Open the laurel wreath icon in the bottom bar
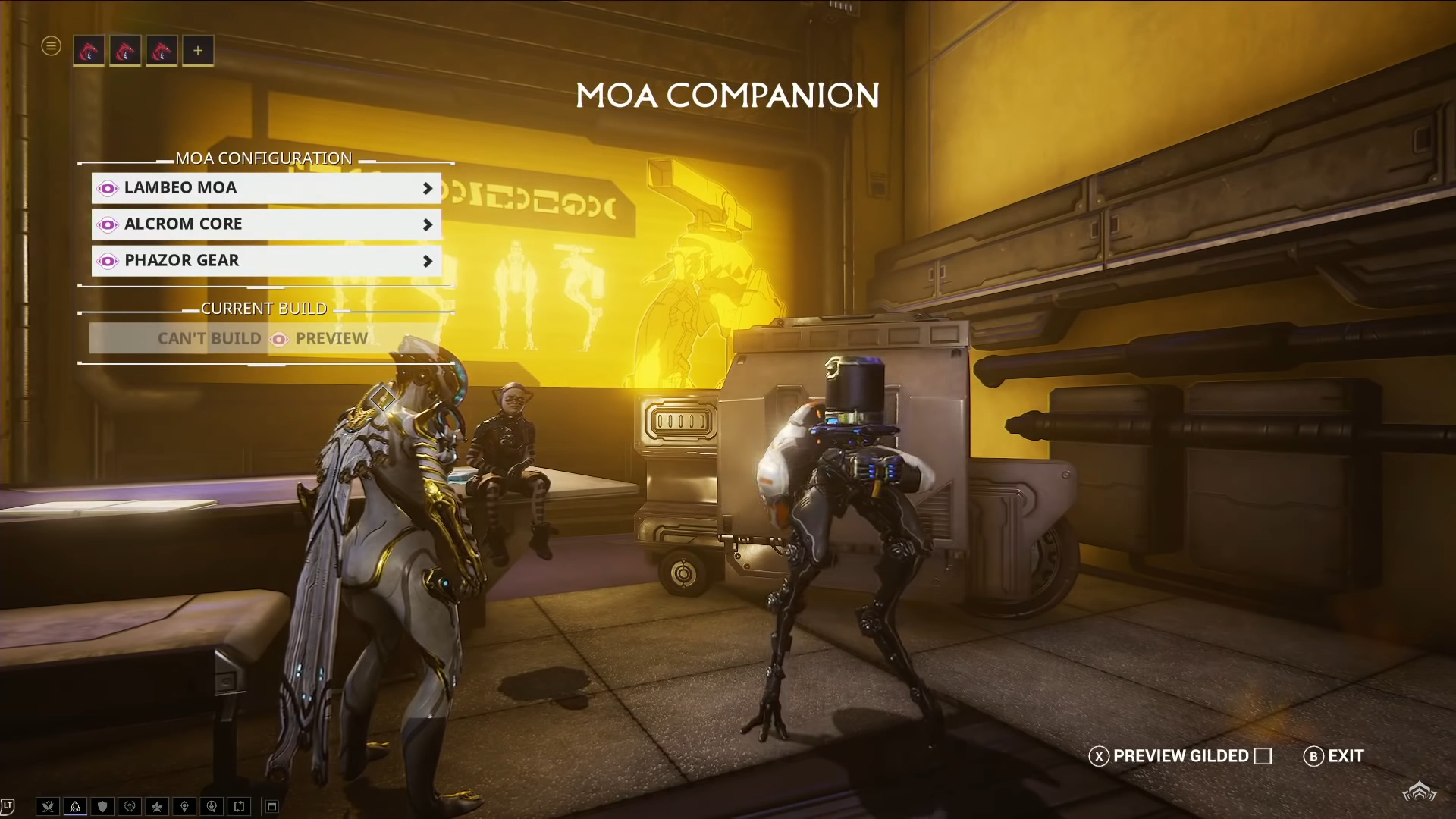The image size is (1456, 819). 130,806
